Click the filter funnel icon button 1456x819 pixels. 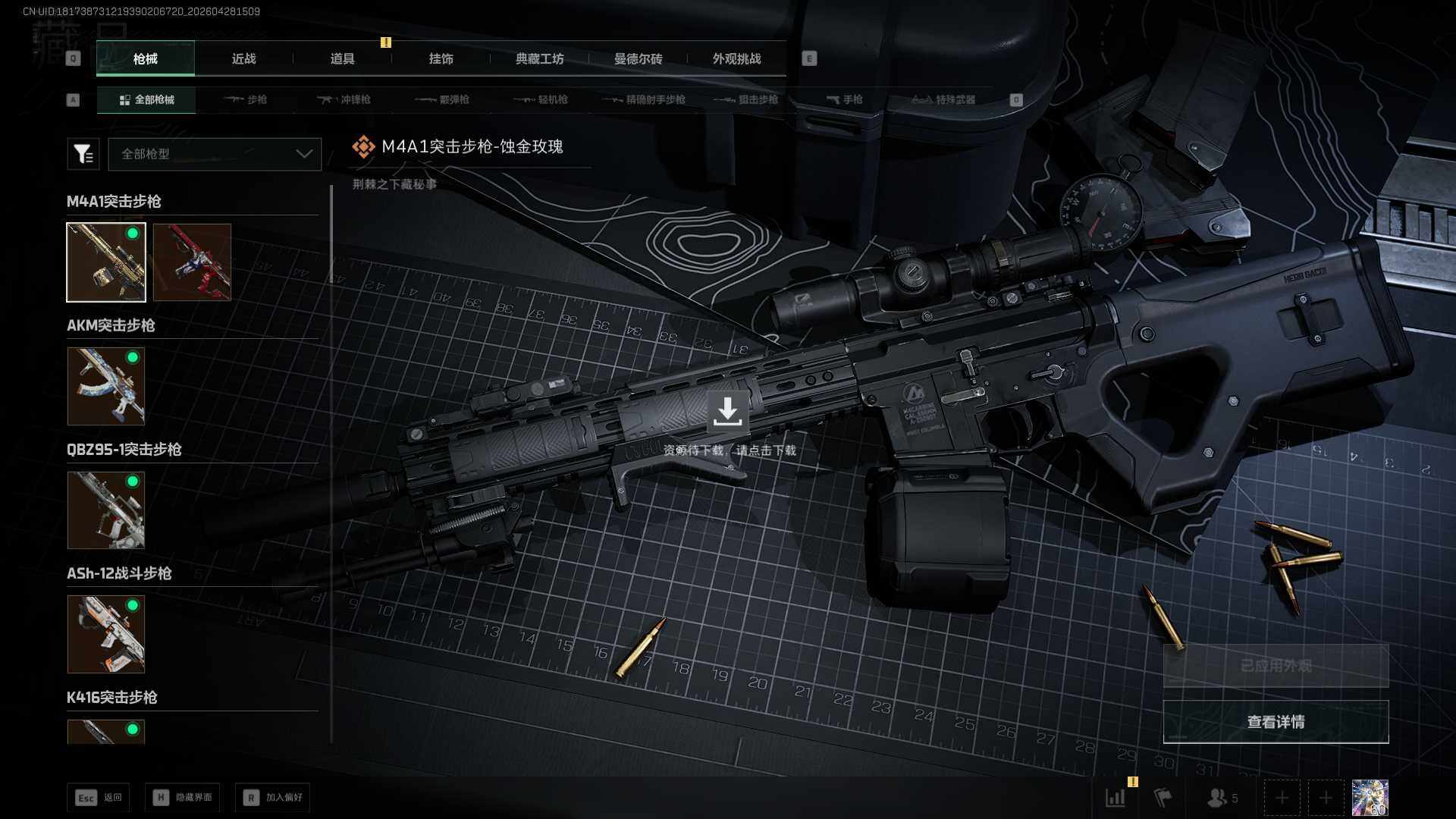(83, 154)
